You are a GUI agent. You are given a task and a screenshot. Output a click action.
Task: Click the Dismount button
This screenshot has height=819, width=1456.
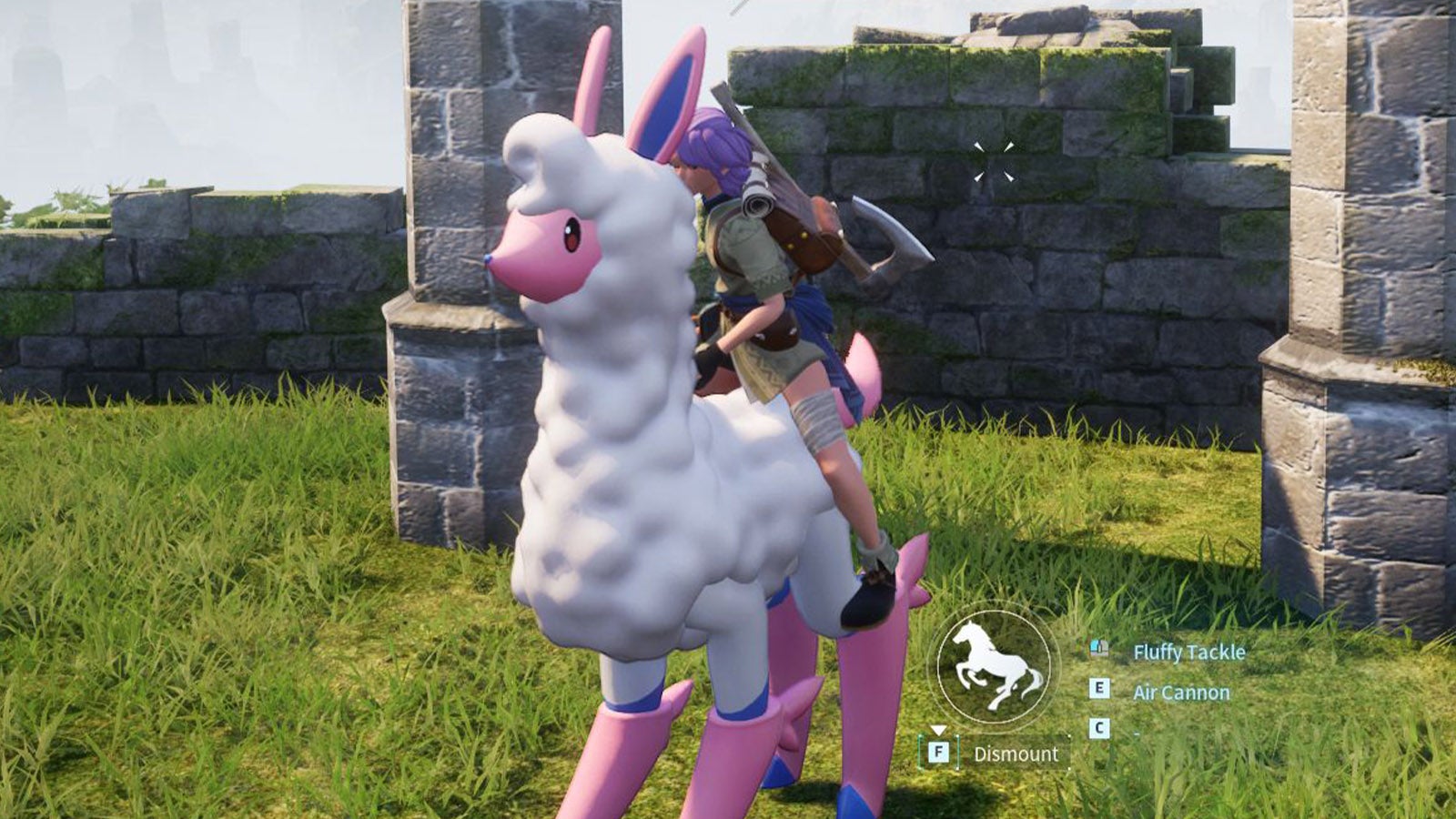pyautogui.click(x=1017, y=752)
